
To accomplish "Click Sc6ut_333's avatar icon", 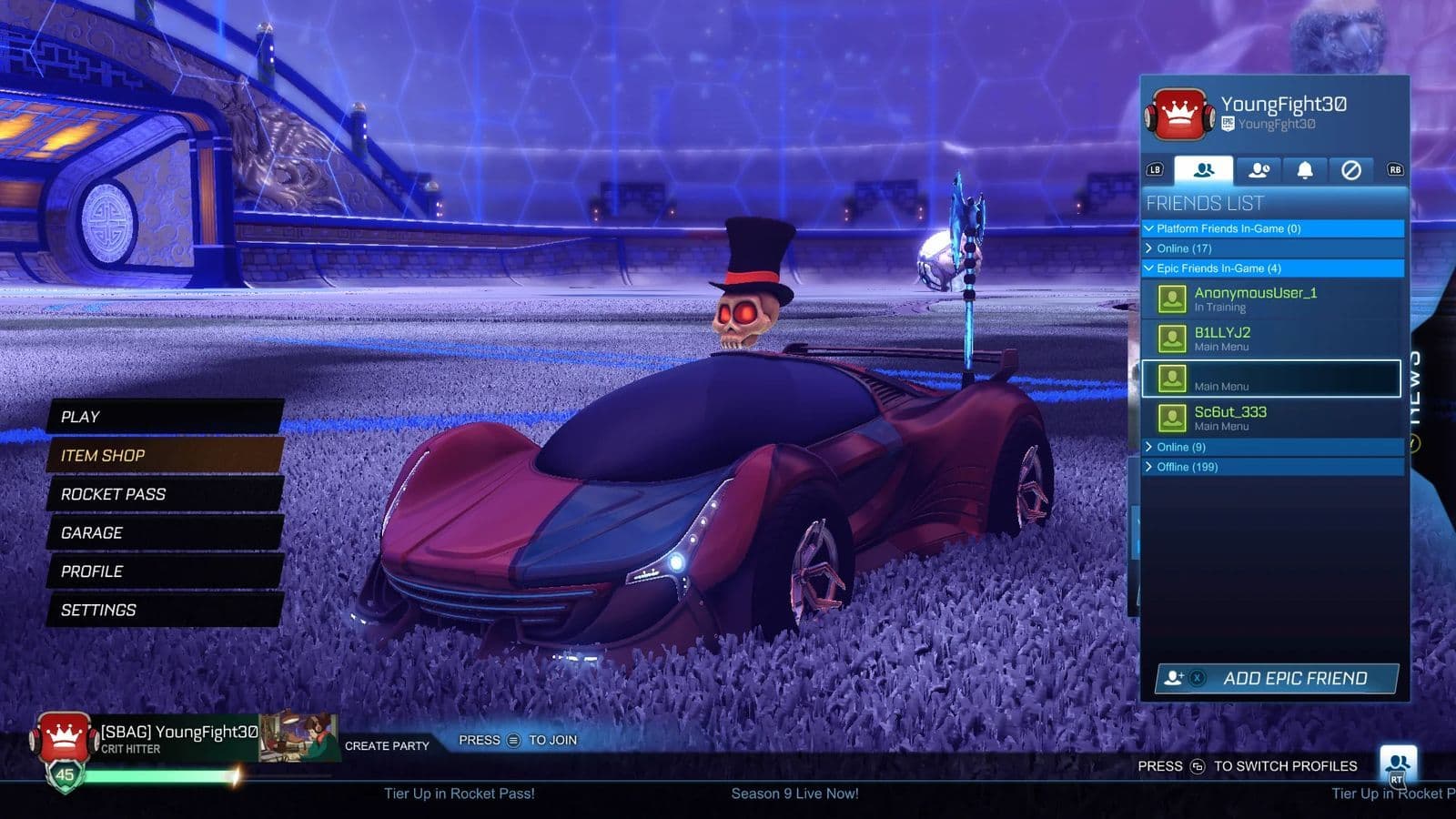I will [1173, 418].
